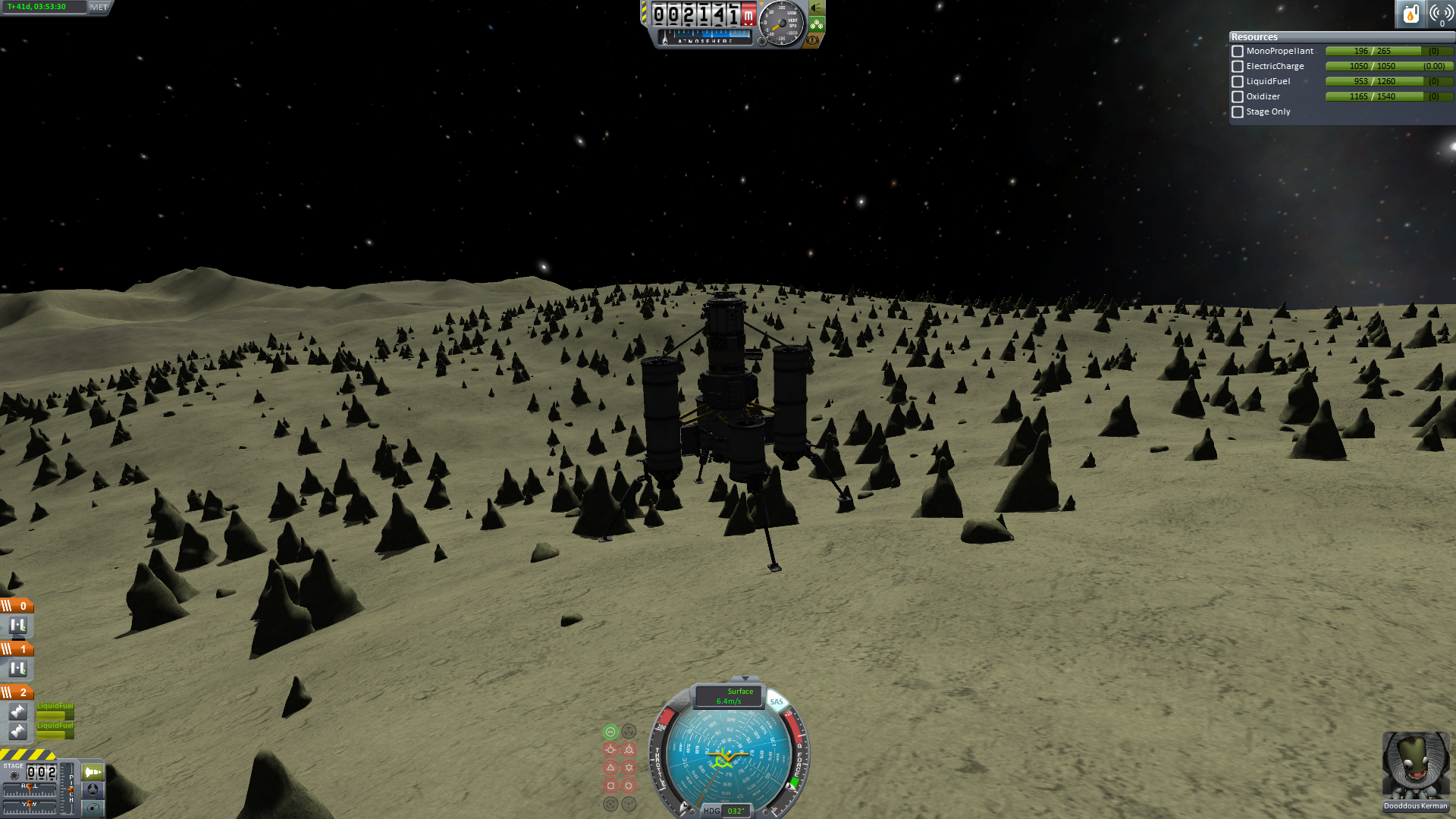Select the green stability assist SAS mode
1456x819 pixels.
coord(610,732)
